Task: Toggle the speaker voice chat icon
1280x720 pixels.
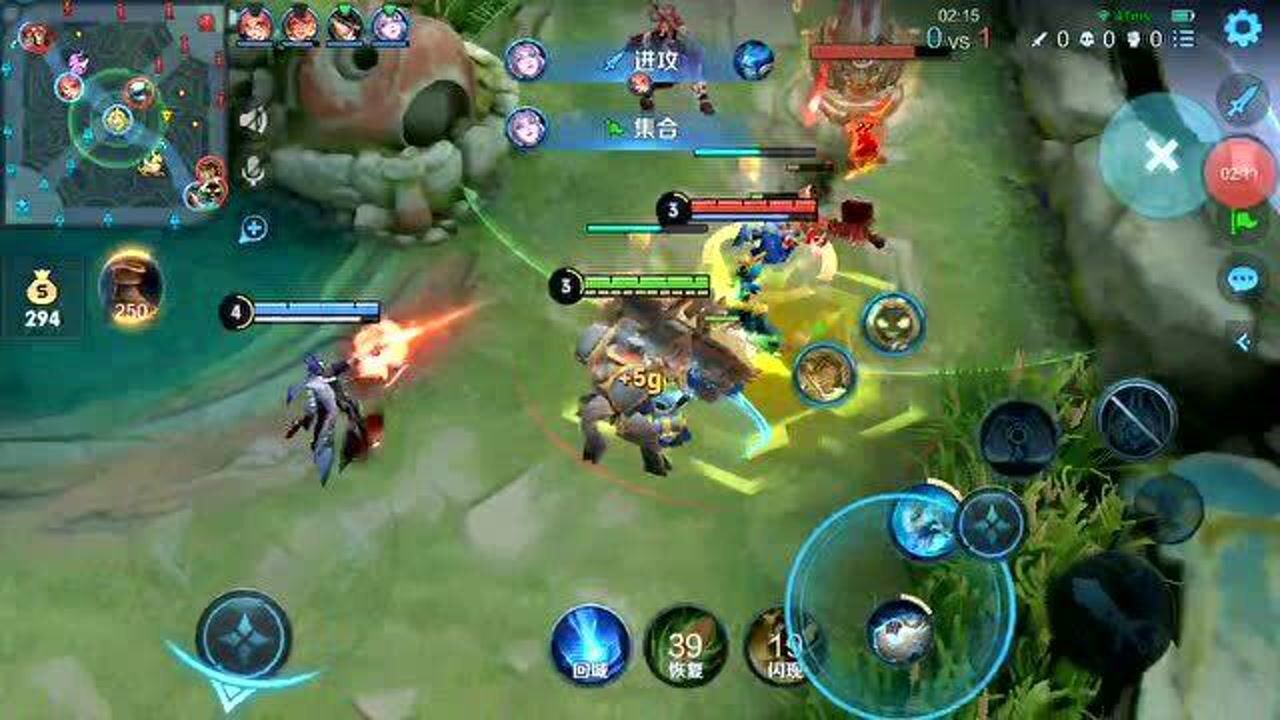Action: [x=253, y=120]
